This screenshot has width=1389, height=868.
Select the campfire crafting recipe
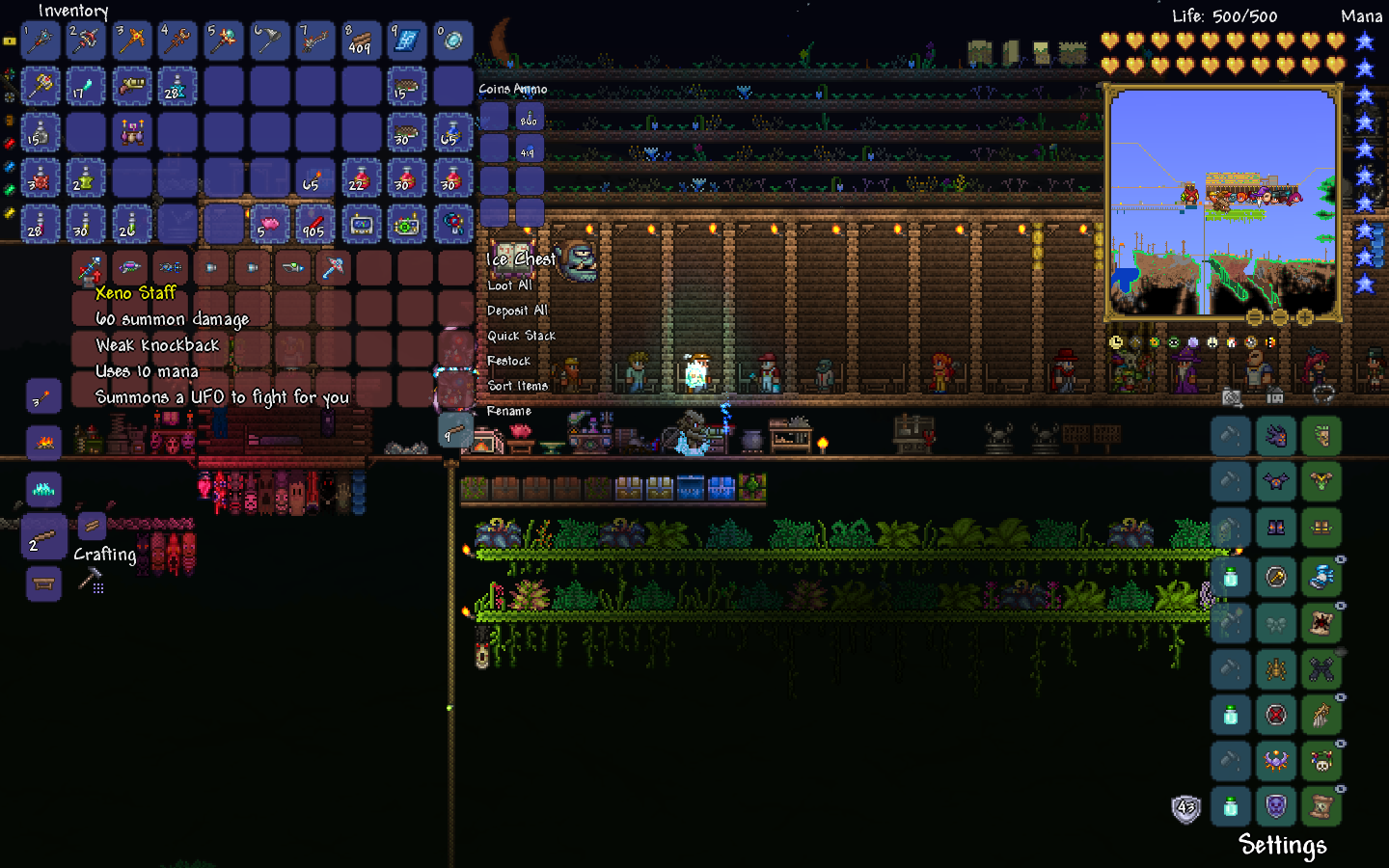click(43, 443)
